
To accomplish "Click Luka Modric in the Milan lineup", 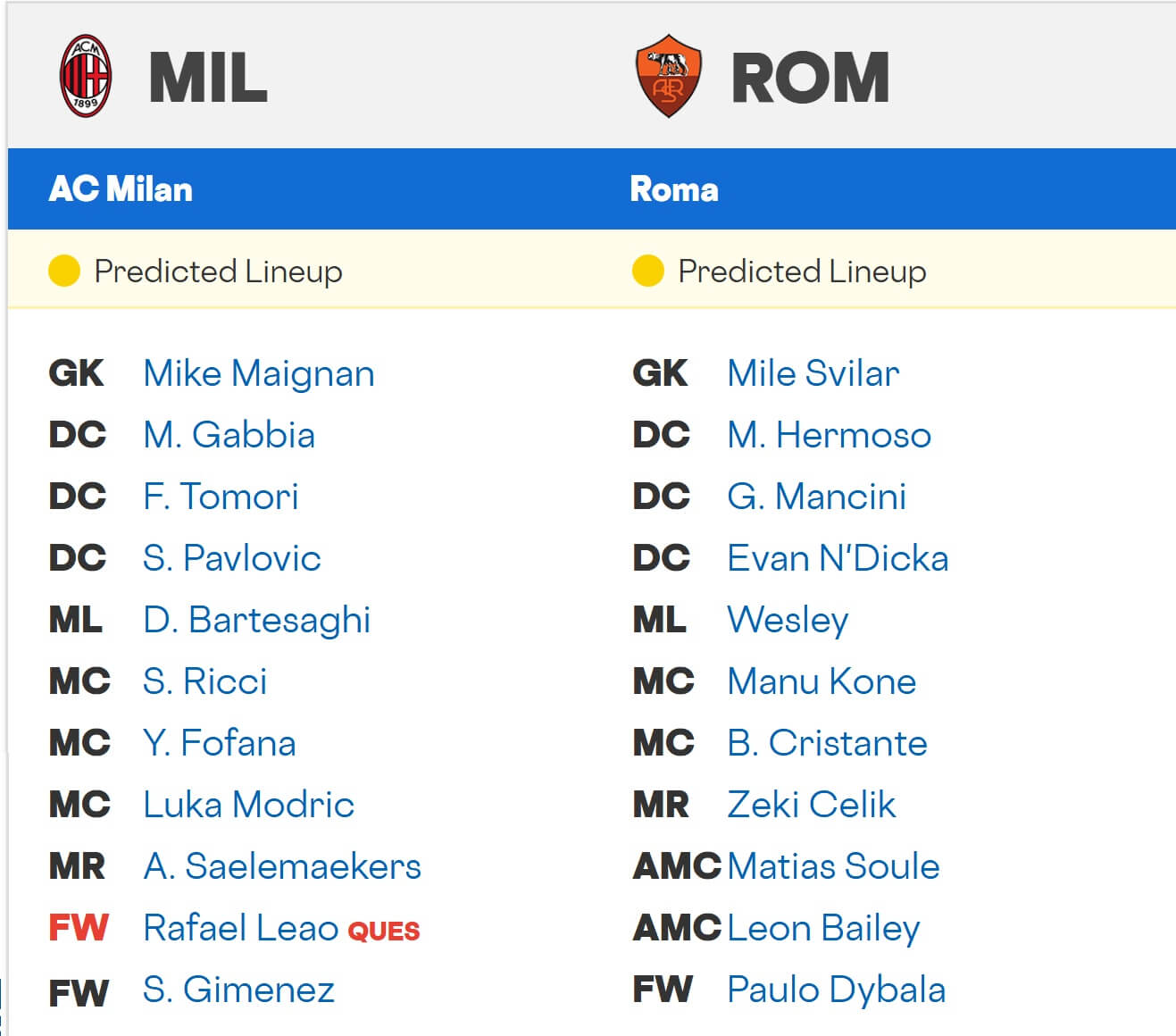I will click(x=248, y=805).
